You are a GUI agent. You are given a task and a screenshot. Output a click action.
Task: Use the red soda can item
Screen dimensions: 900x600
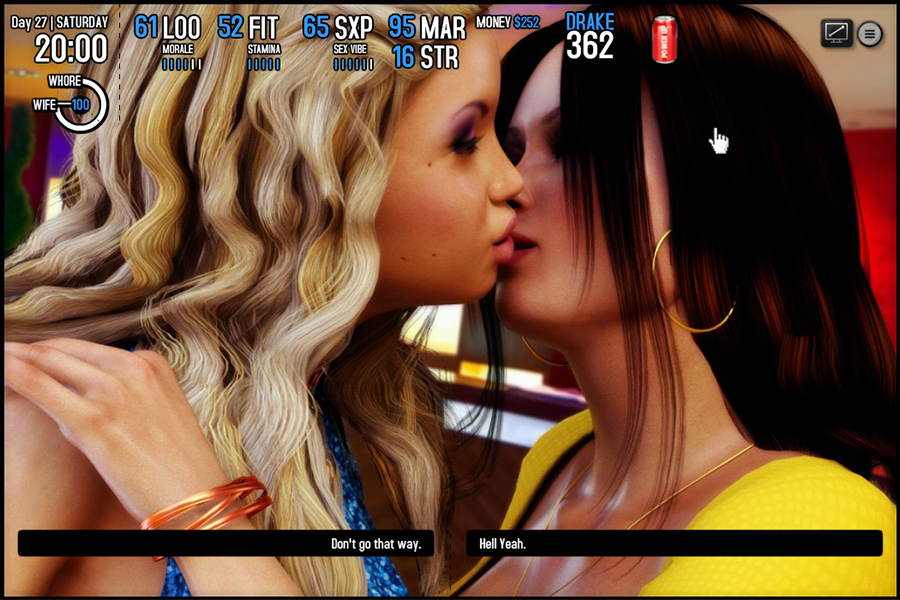coord(664,40)
